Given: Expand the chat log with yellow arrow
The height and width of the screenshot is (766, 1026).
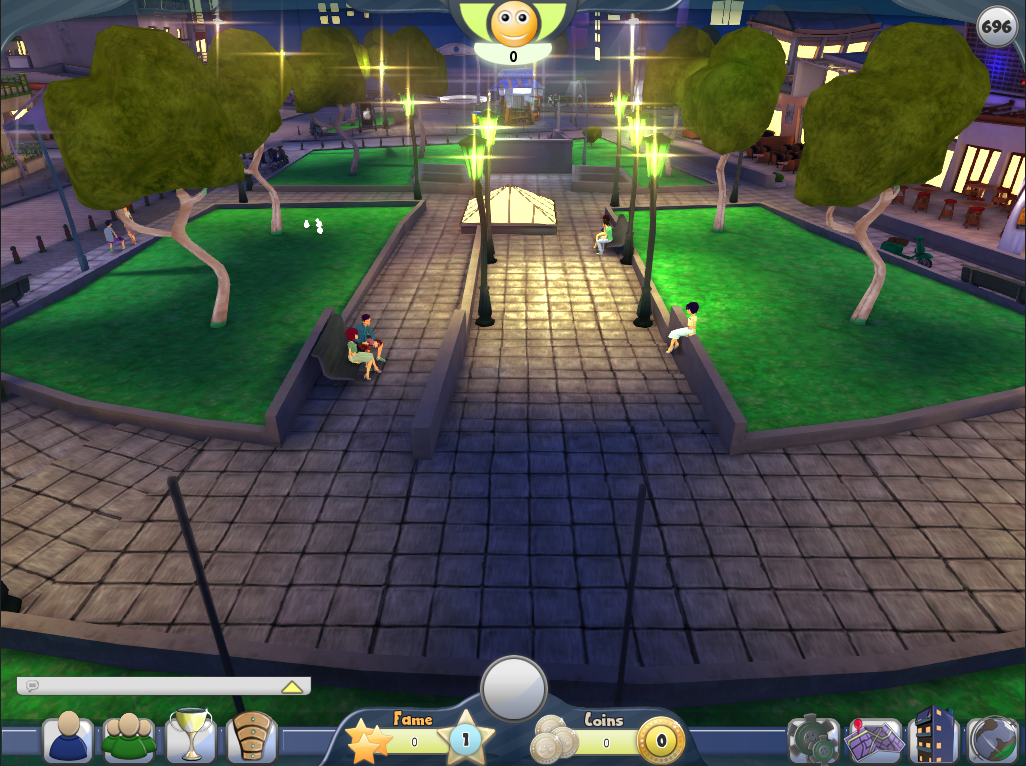Looking at the screenshot, I should [292, 687].
